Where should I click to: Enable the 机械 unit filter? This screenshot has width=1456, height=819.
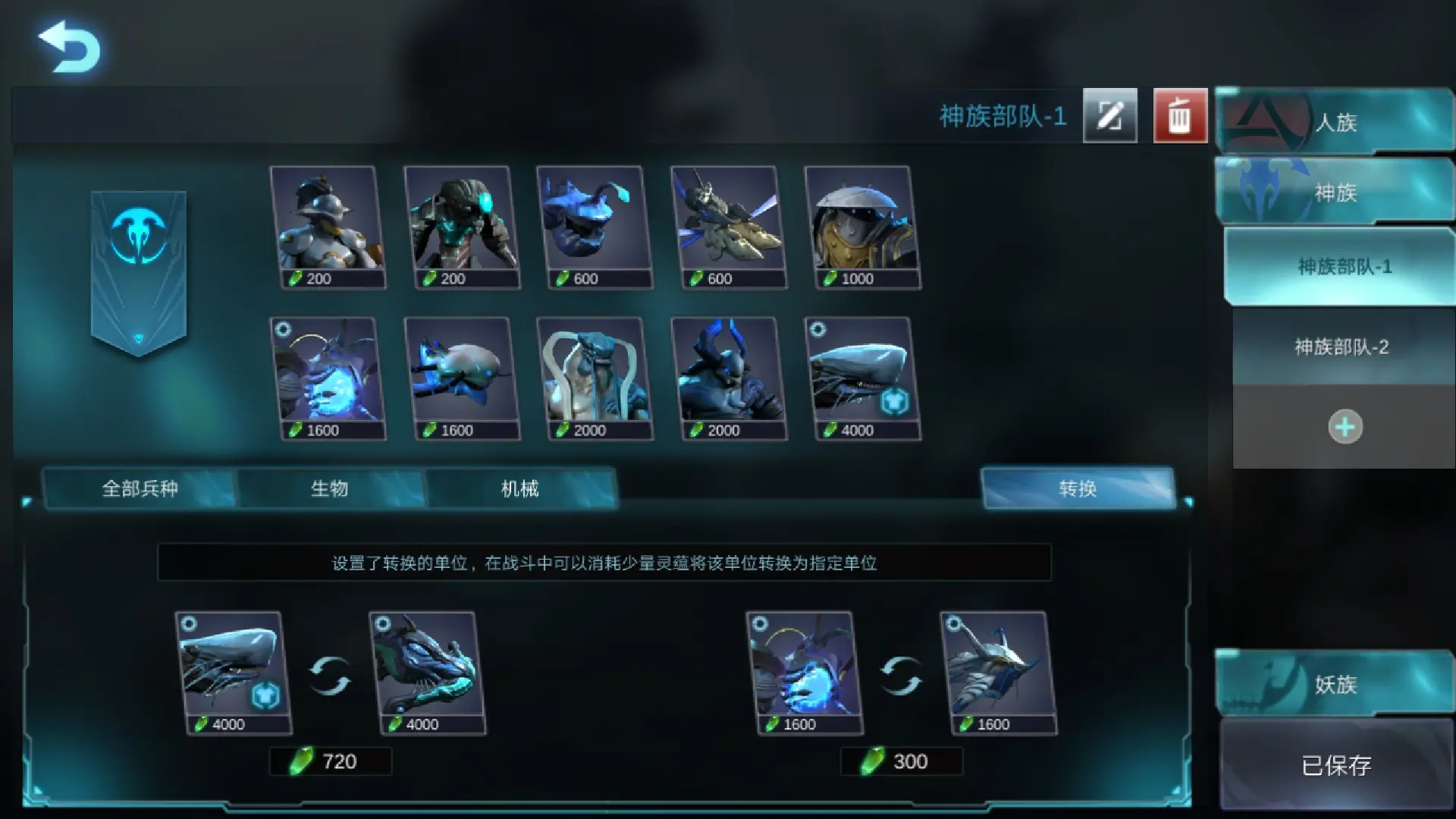(x=522, y=489)
